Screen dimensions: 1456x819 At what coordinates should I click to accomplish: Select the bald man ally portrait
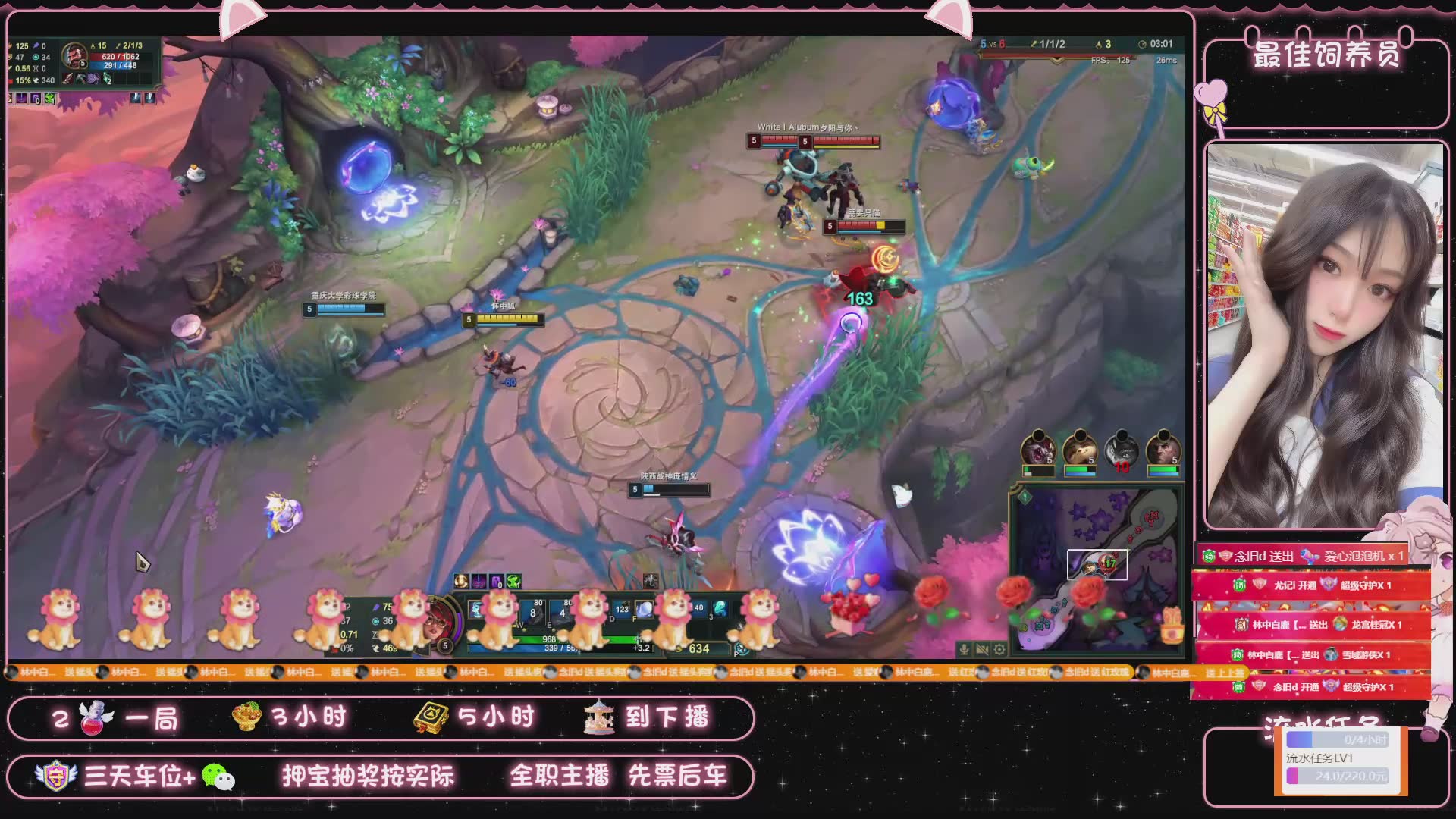click(x=1163, y=450)
